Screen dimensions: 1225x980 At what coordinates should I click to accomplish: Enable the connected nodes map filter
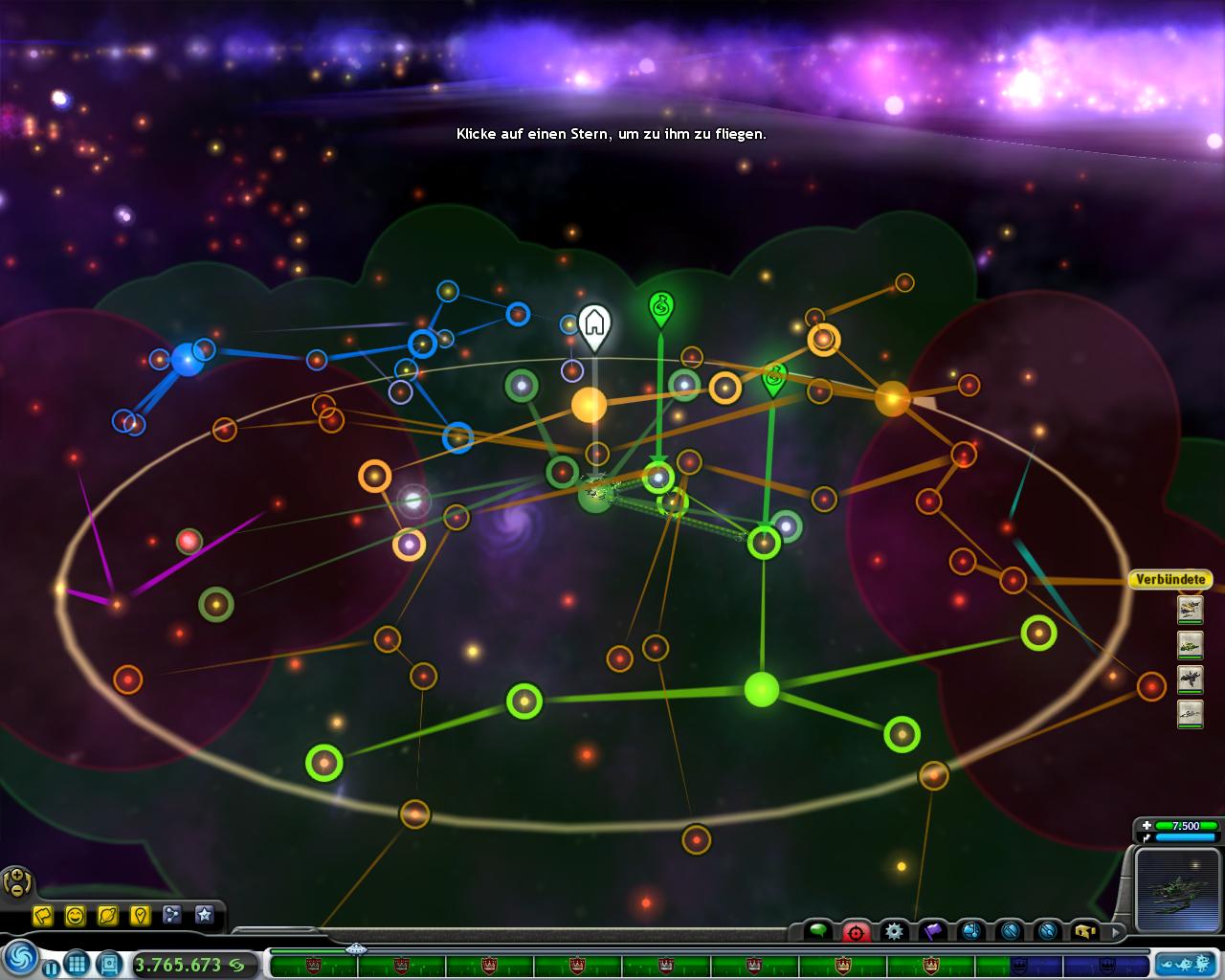(172, 916)
